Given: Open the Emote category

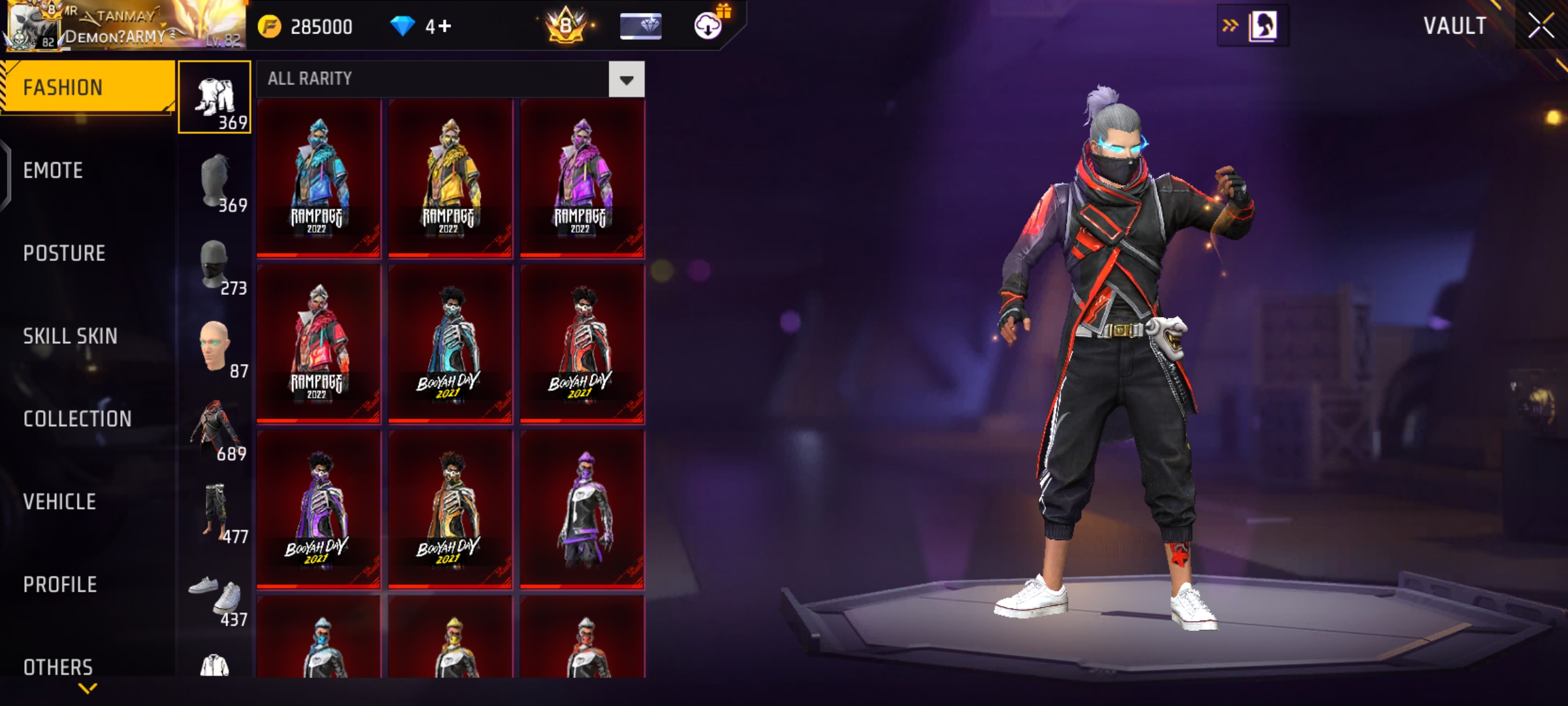Looking at the screenshot, I should (54, 171).
